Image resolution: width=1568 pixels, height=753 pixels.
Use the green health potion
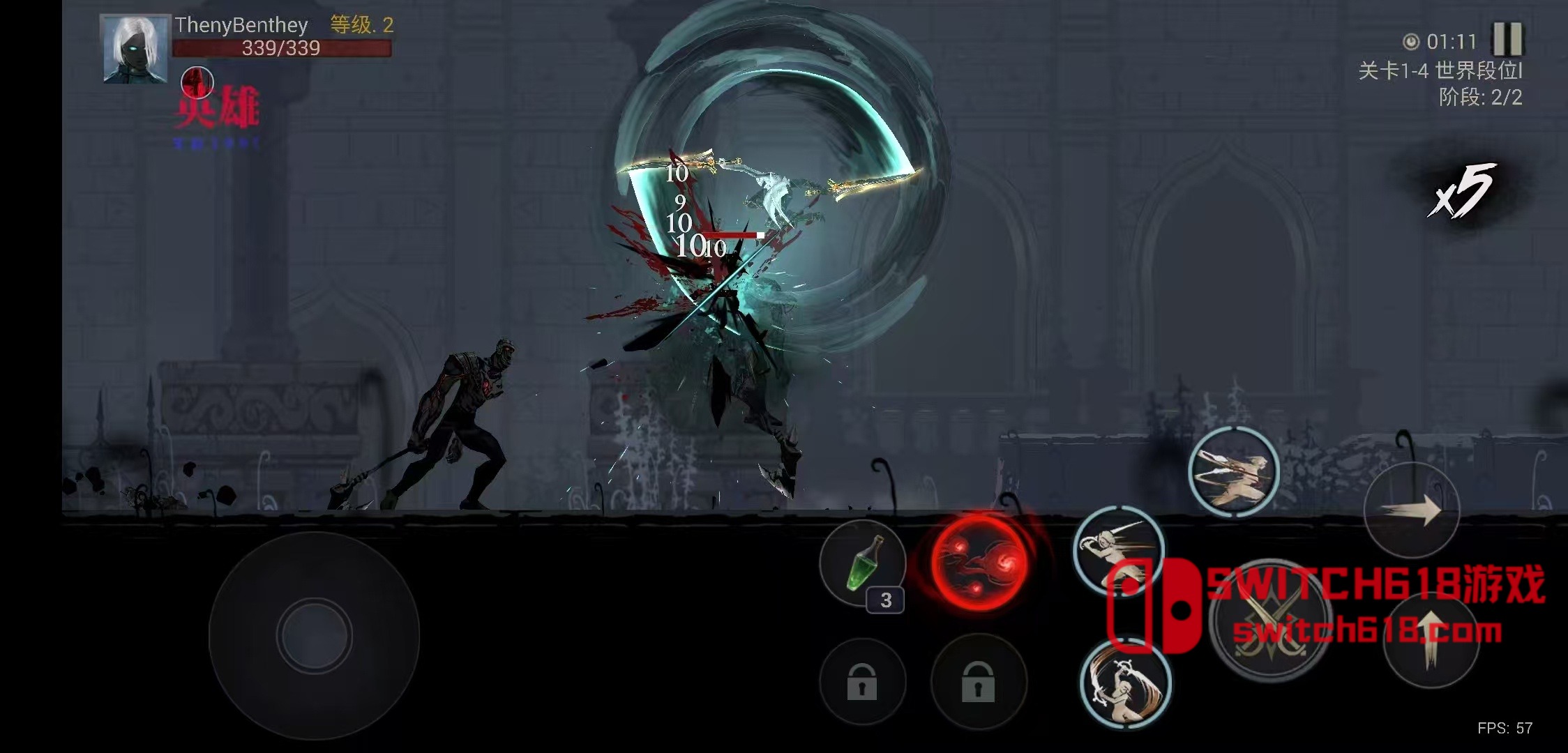tap(863, 563)
